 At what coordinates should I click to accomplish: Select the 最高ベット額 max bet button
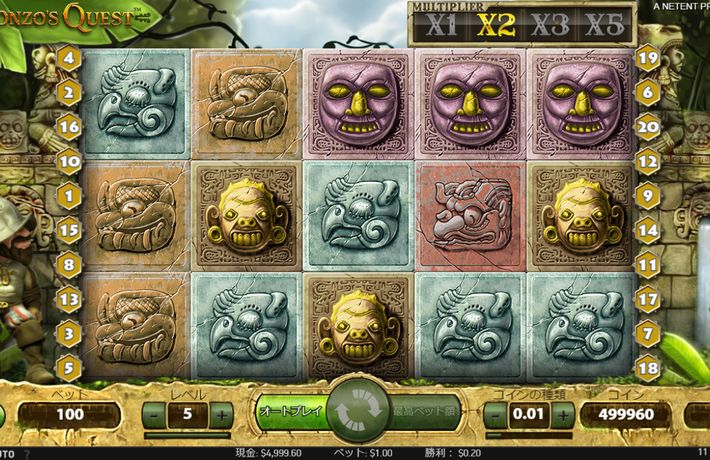point(423,411)
